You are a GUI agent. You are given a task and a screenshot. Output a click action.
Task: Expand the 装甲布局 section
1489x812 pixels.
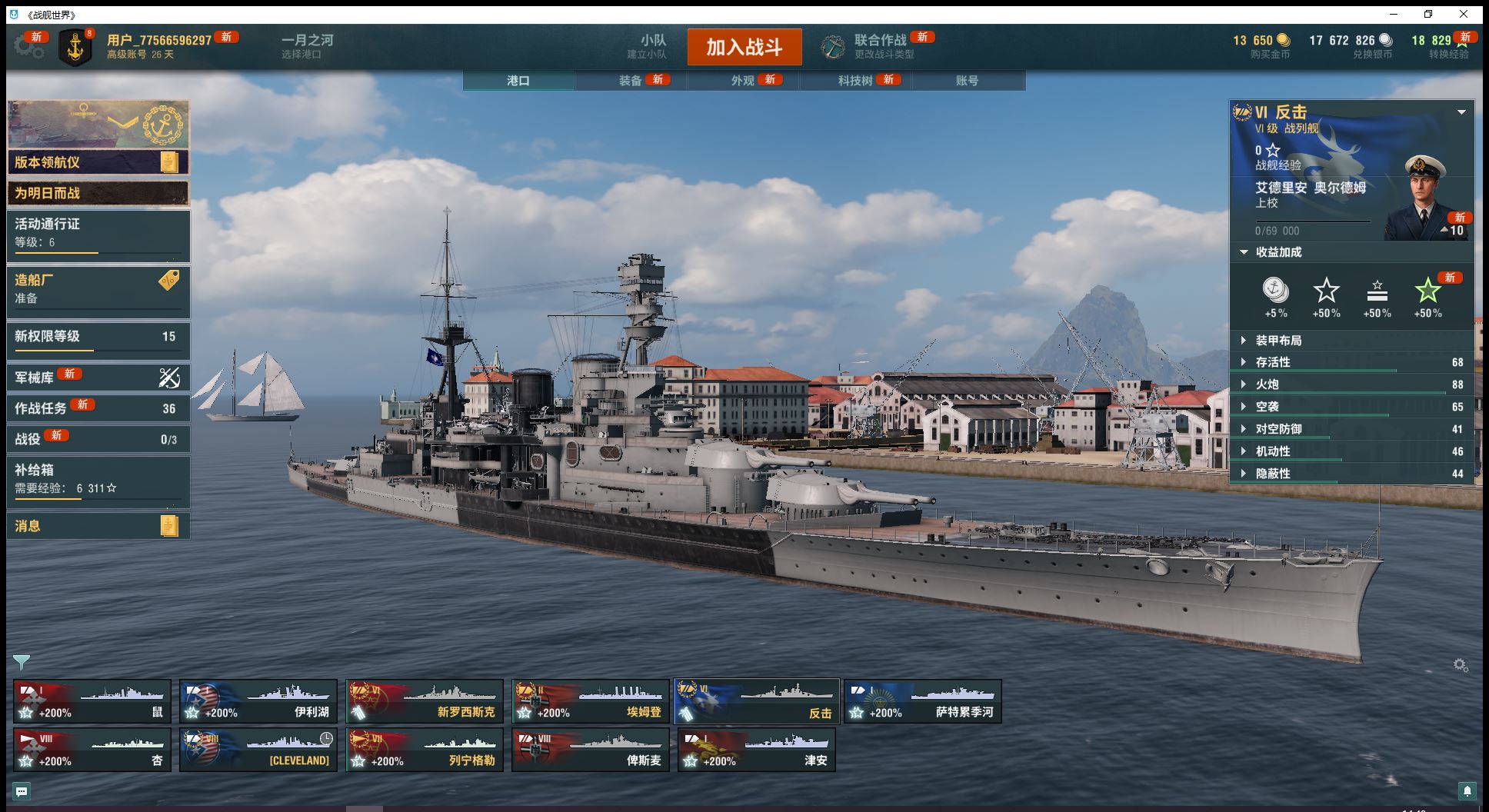(x=1278, y=341)
